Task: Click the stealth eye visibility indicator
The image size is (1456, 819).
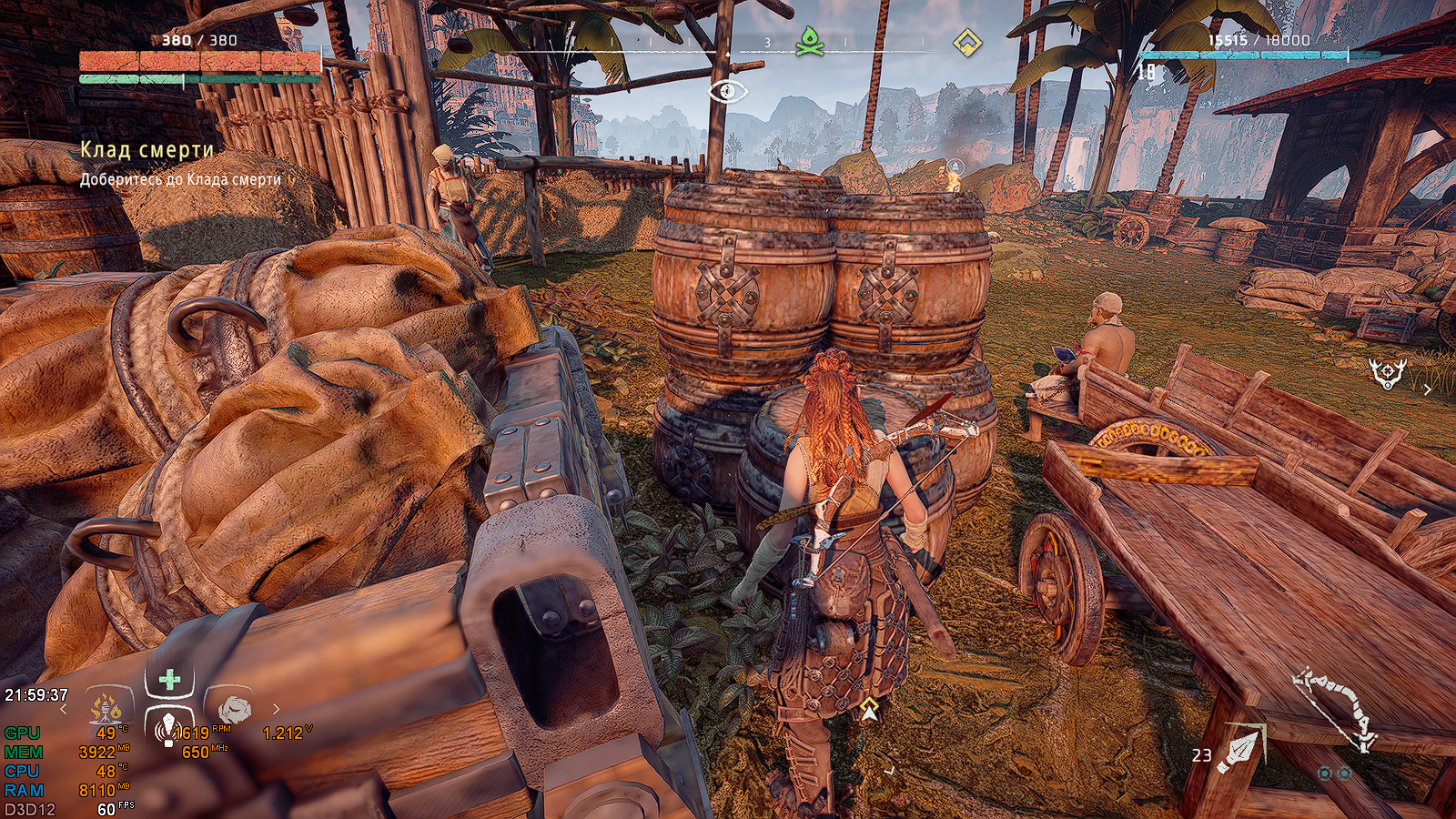Action: pos(728,91)
